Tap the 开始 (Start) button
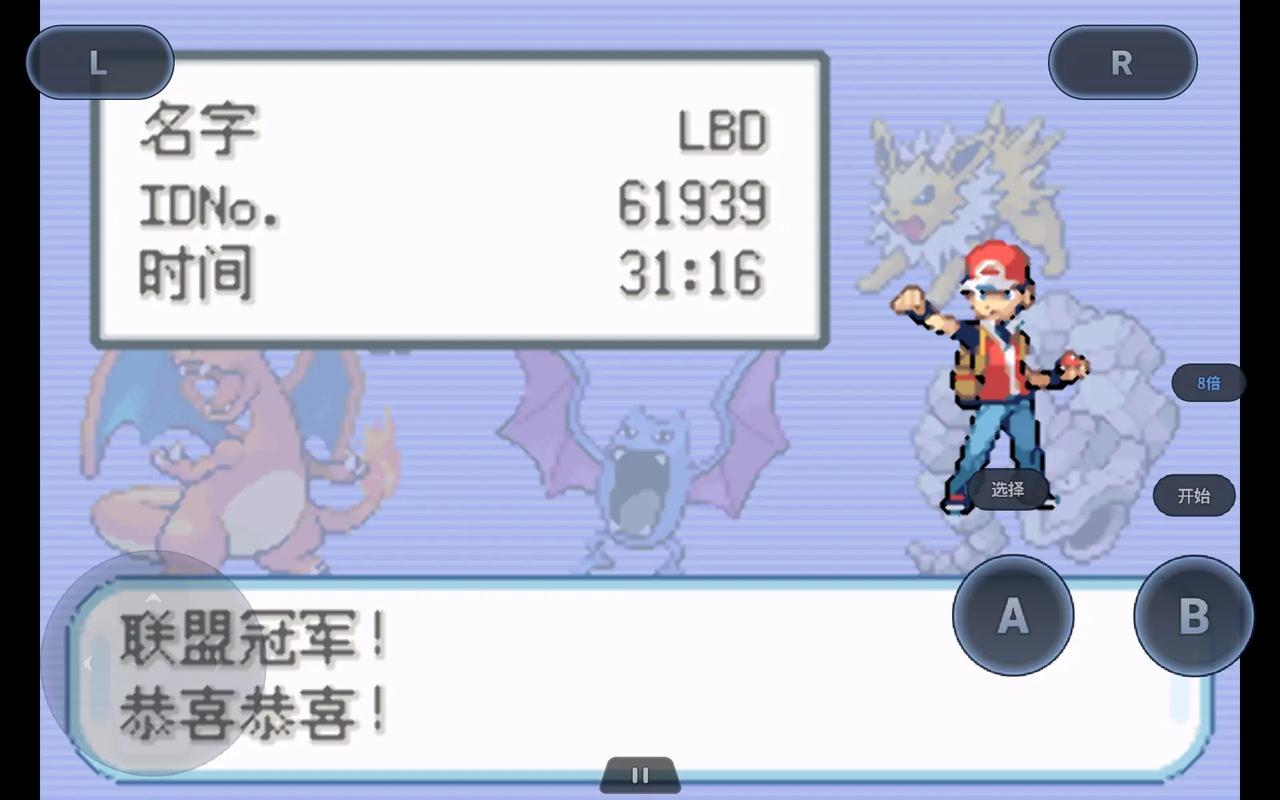The image size is (1280, 800). 1193,495
